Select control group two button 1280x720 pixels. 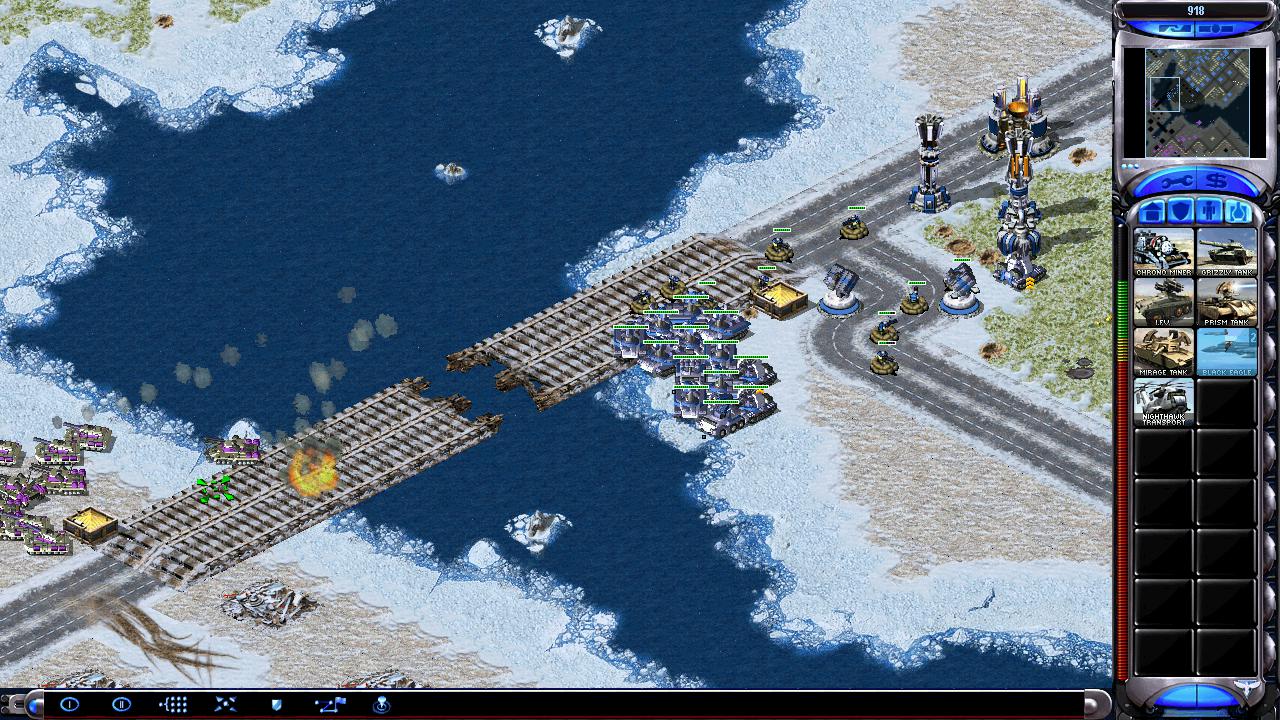pos(121,704)
